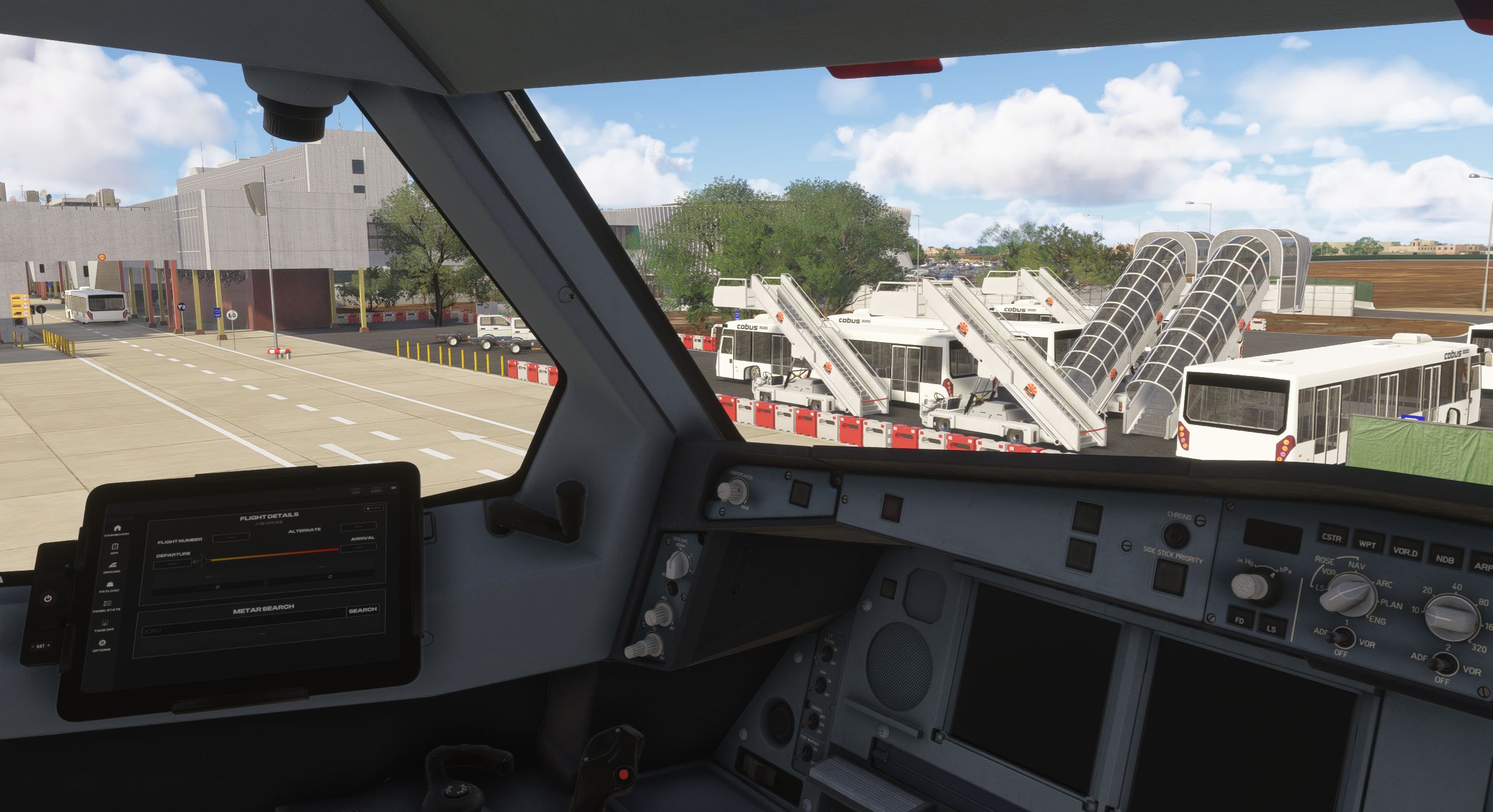Image resolution: width=1493 pixels, height=812 pixels.
Task: Toggle the WPT display button
Action: click(x=1368, y=544)
